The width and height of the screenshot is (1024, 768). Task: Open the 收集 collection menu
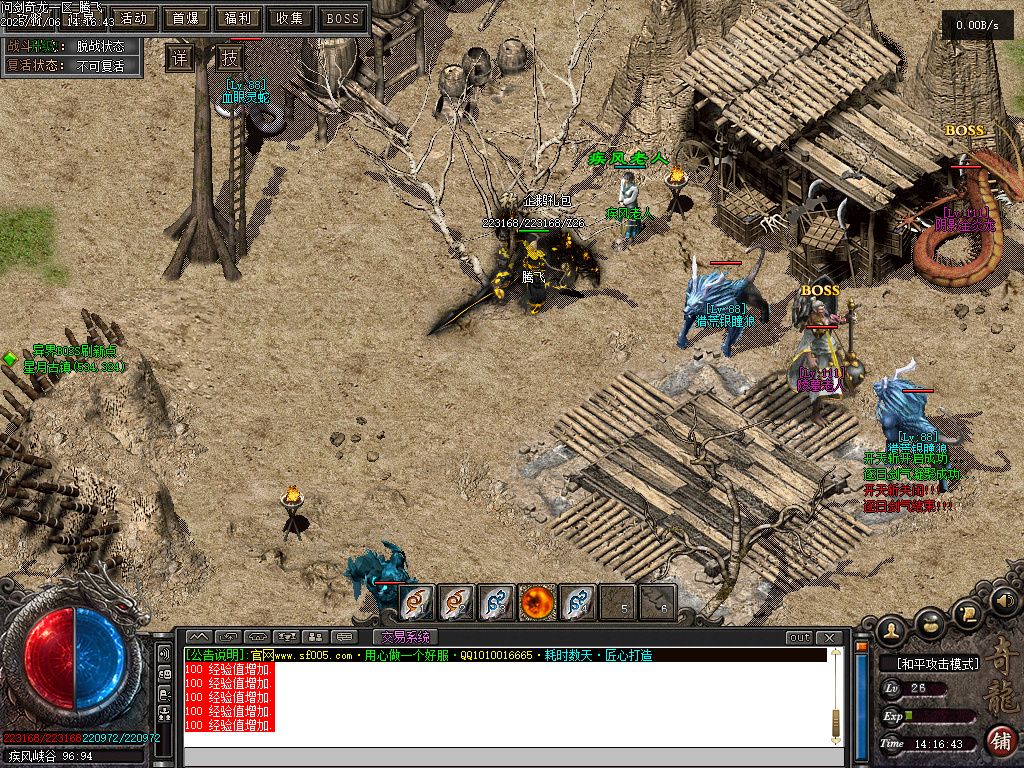coord(290,18)
